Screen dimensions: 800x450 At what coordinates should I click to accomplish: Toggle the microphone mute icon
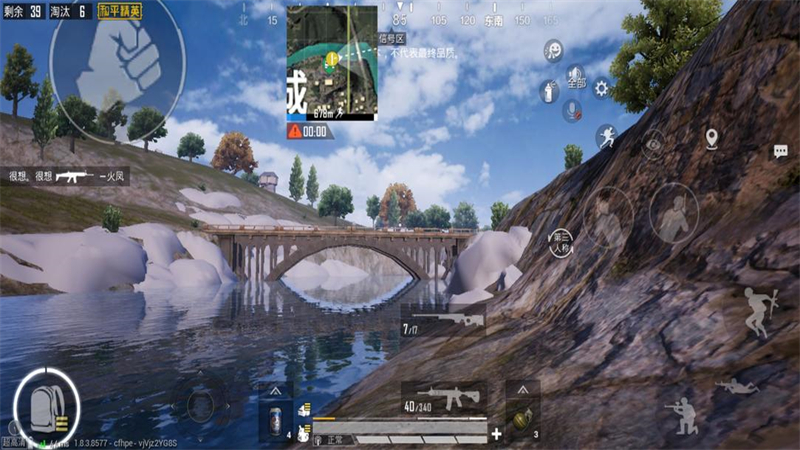(x=573, y=110)
